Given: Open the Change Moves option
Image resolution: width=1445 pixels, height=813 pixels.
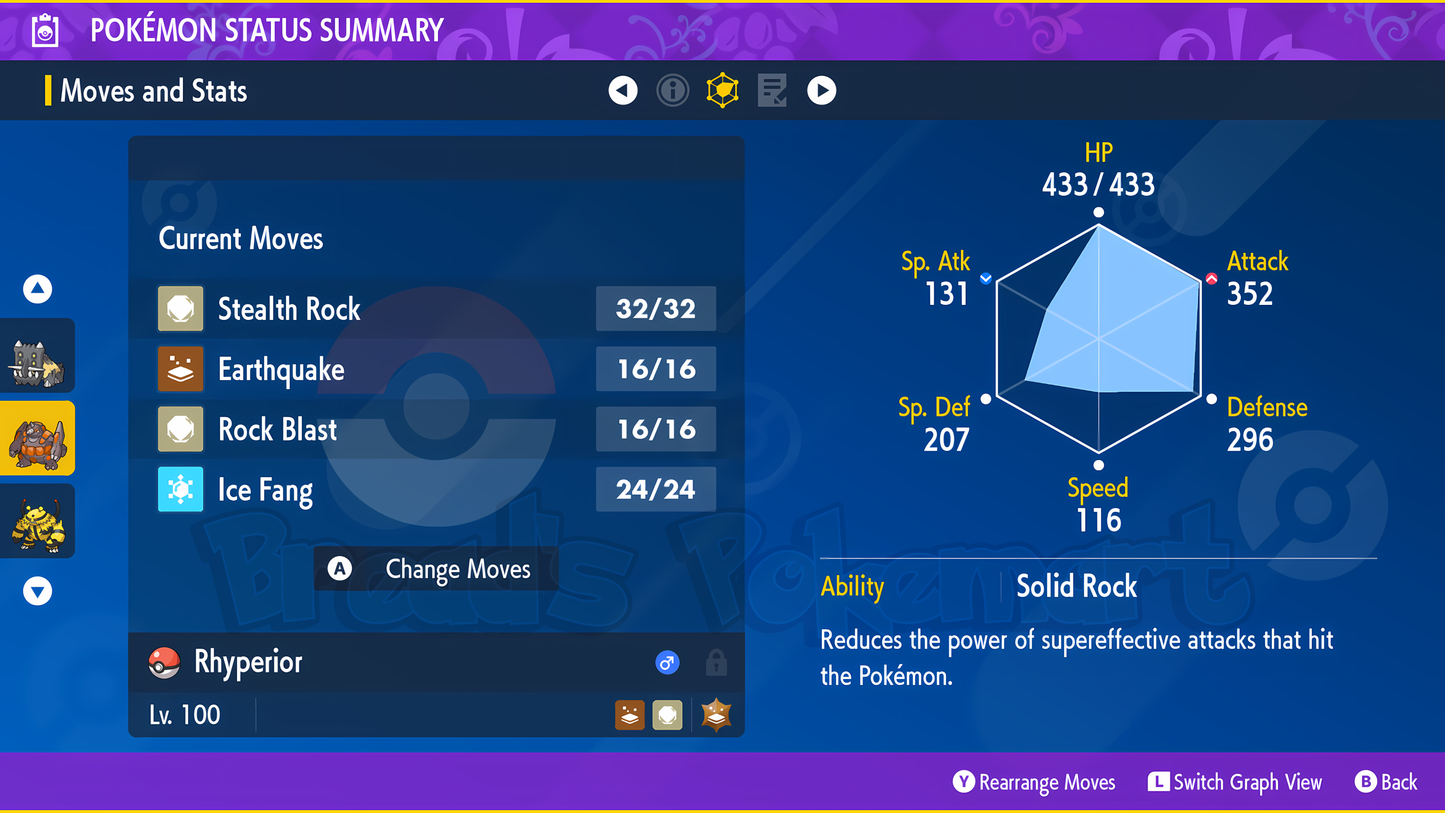Looking at the screenshot, I should [x=436, y=569].
